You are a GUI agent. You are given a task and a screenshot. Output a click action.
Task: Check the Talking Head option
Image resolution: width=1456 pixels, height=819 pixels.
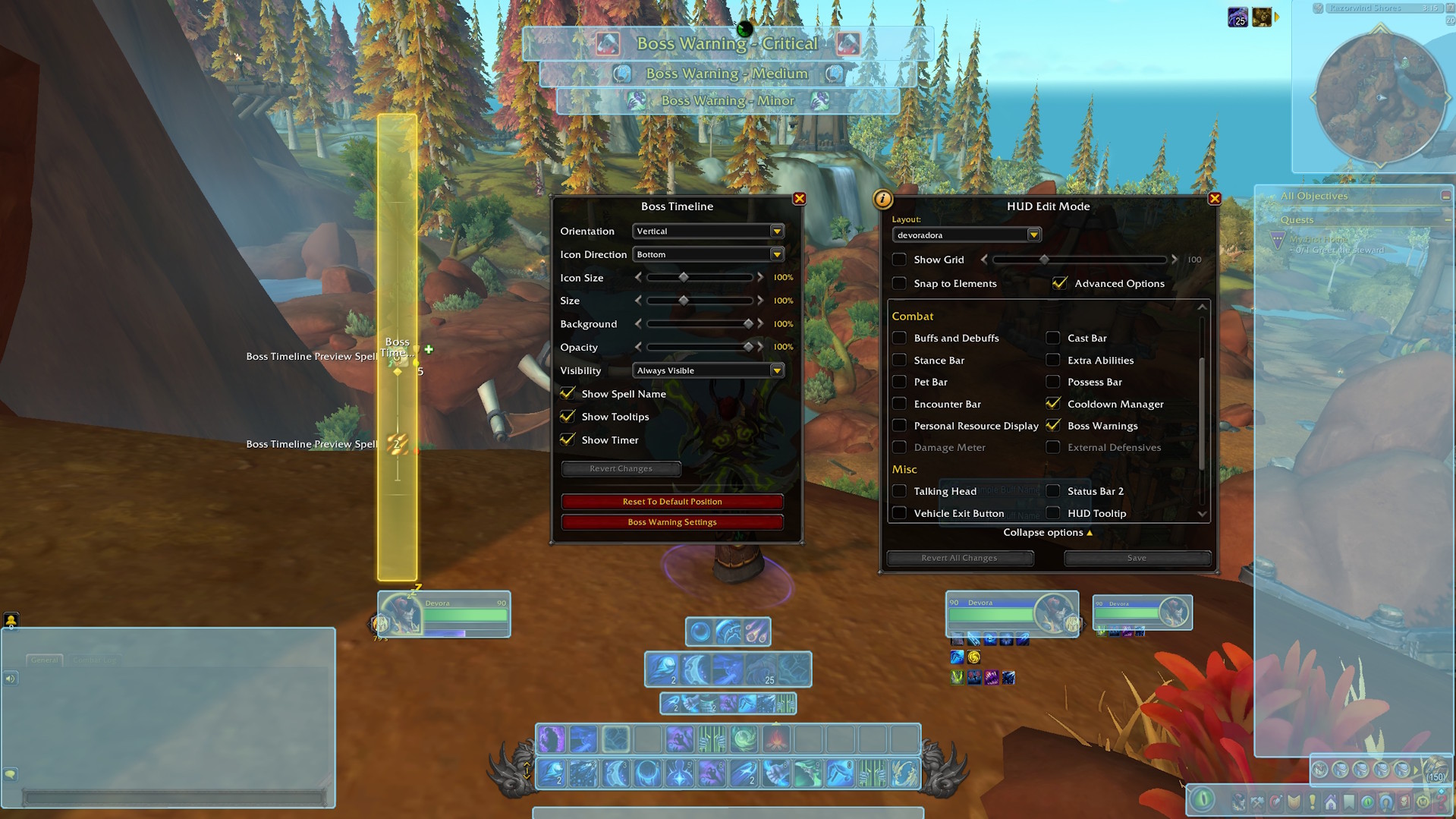tap(899, 491)
